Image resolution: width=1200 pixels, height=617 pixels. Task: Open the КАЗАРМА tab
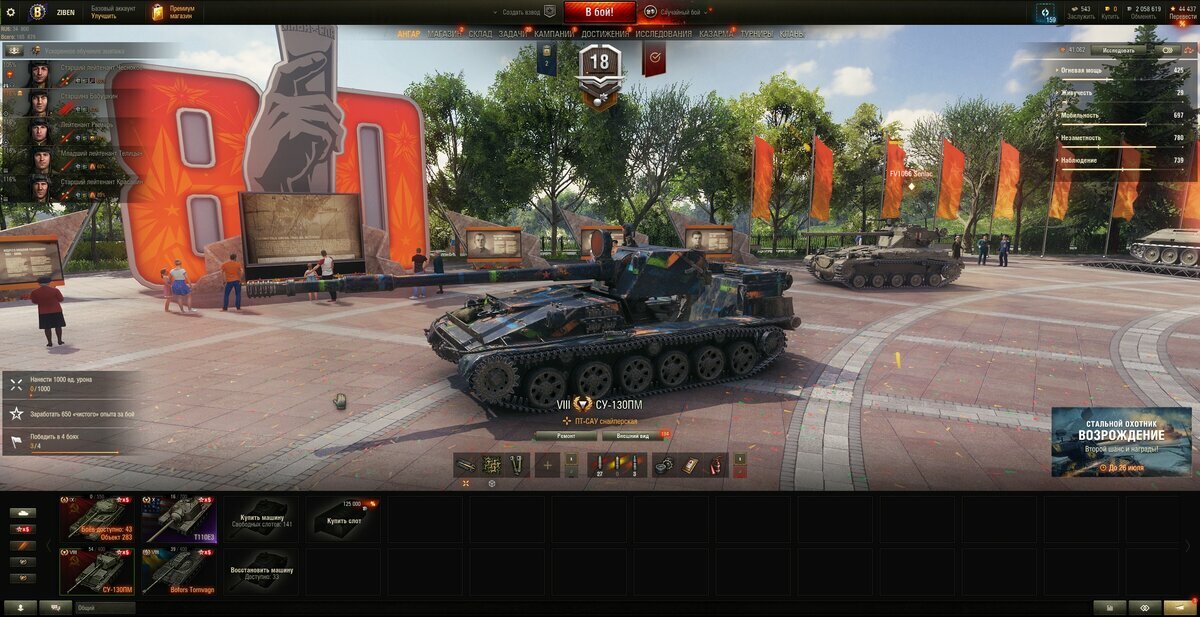pos(716,34)
